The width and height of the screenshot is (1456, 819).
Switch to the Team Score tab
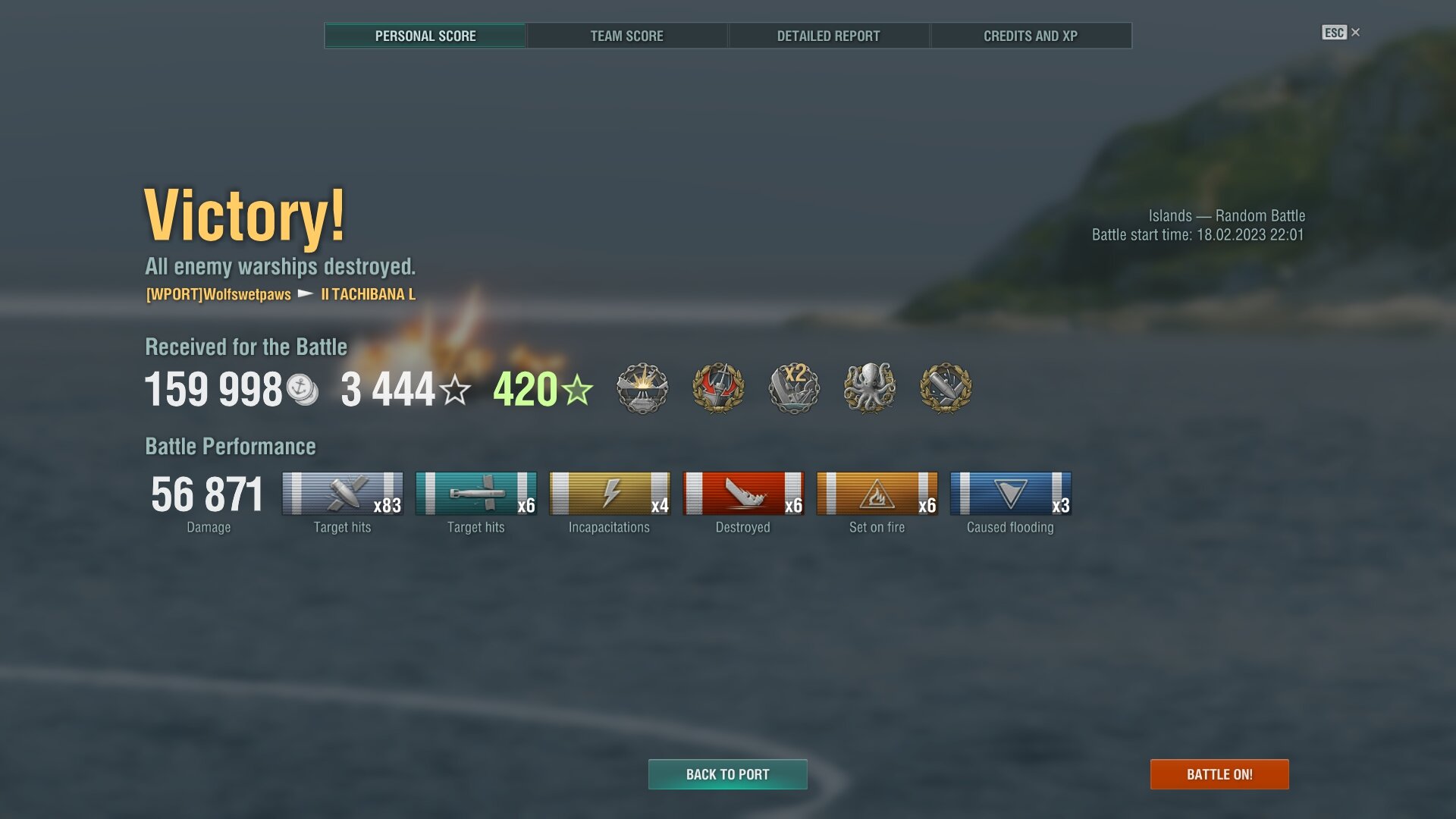point(626,36)
